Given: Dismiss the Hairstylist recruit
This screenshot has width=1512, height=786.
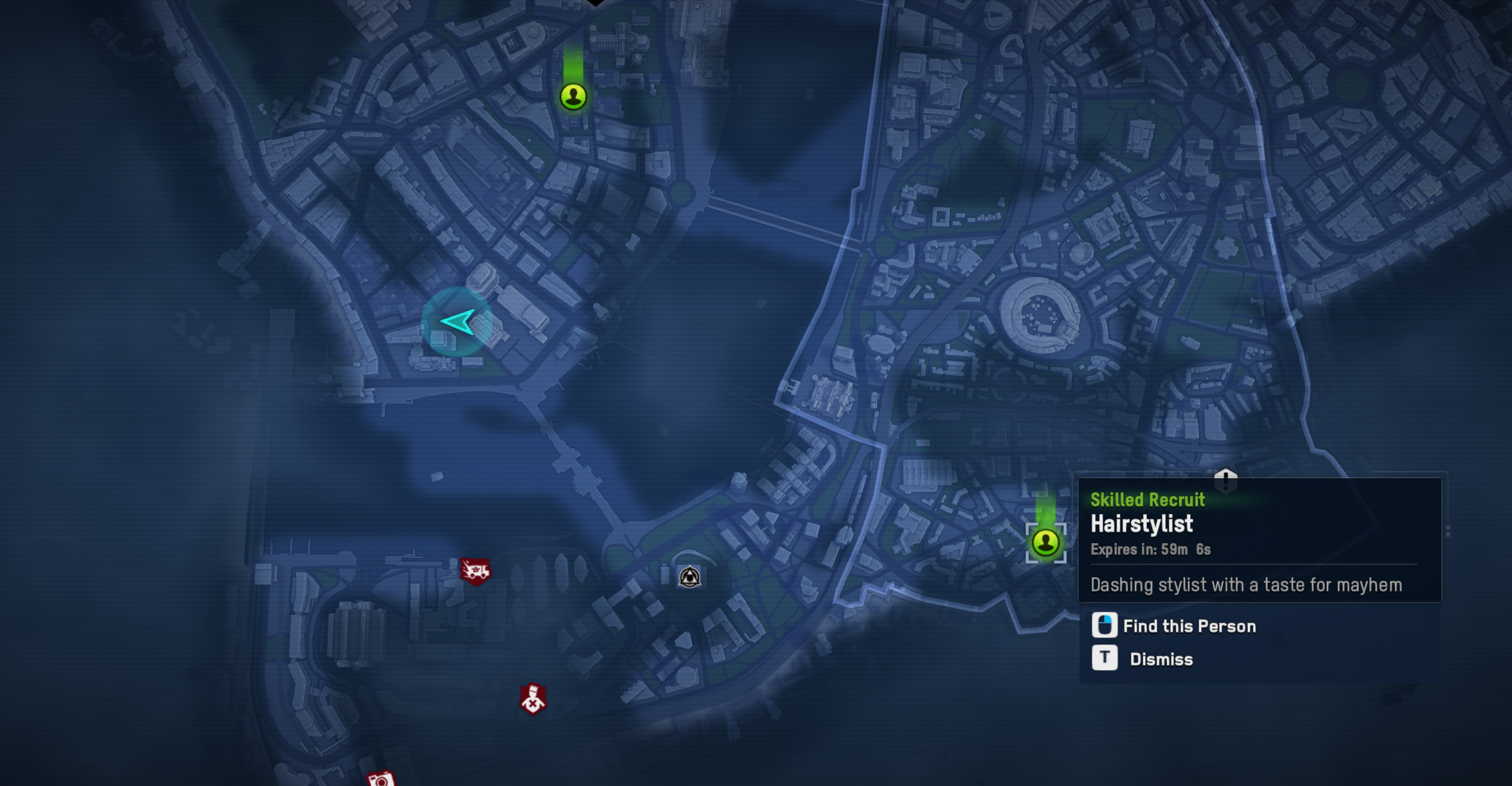Looking at the screenshot, I should click(x=1161, y=659).
